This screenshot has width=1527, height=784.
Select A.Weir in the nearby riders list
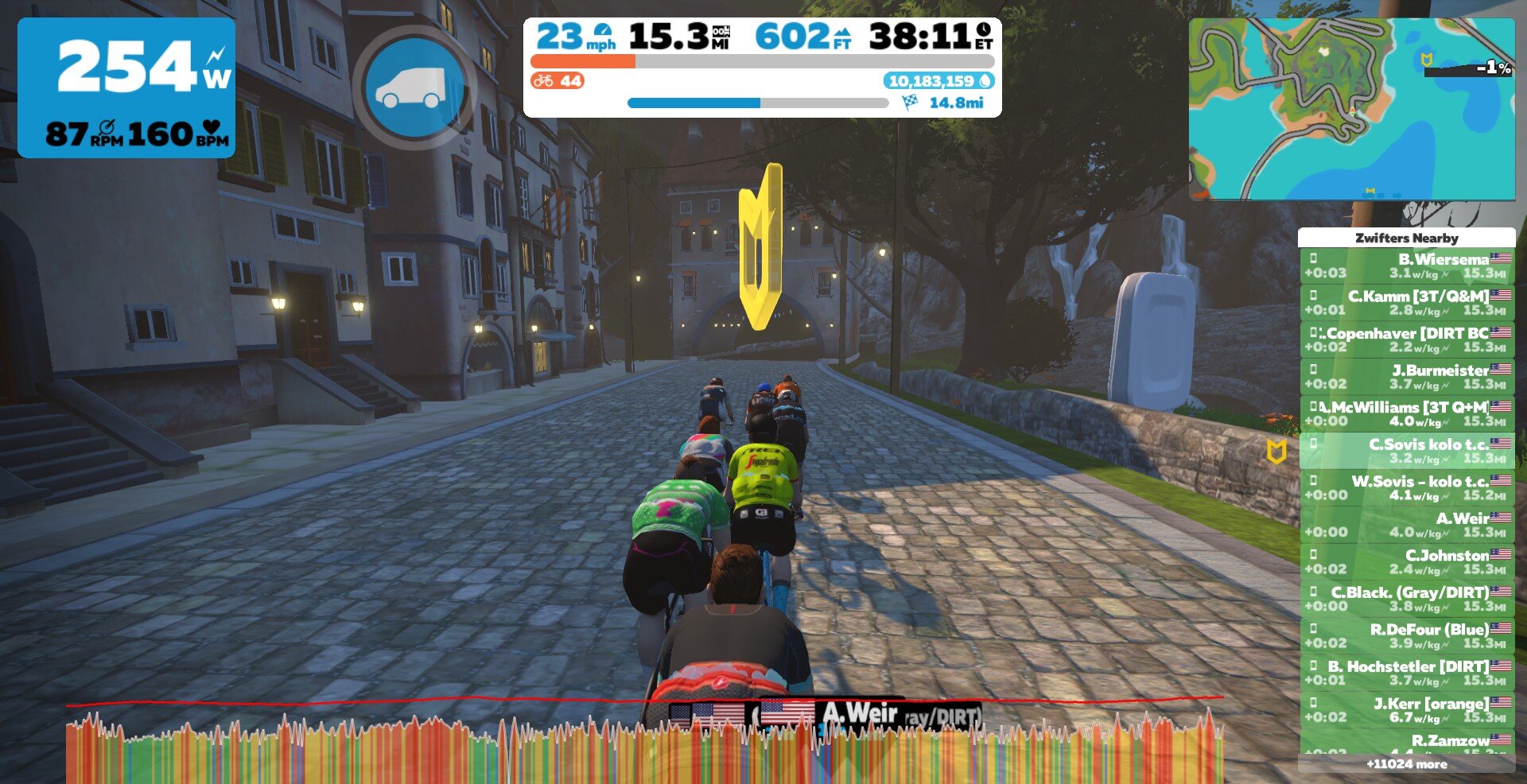pos(1407,525)
